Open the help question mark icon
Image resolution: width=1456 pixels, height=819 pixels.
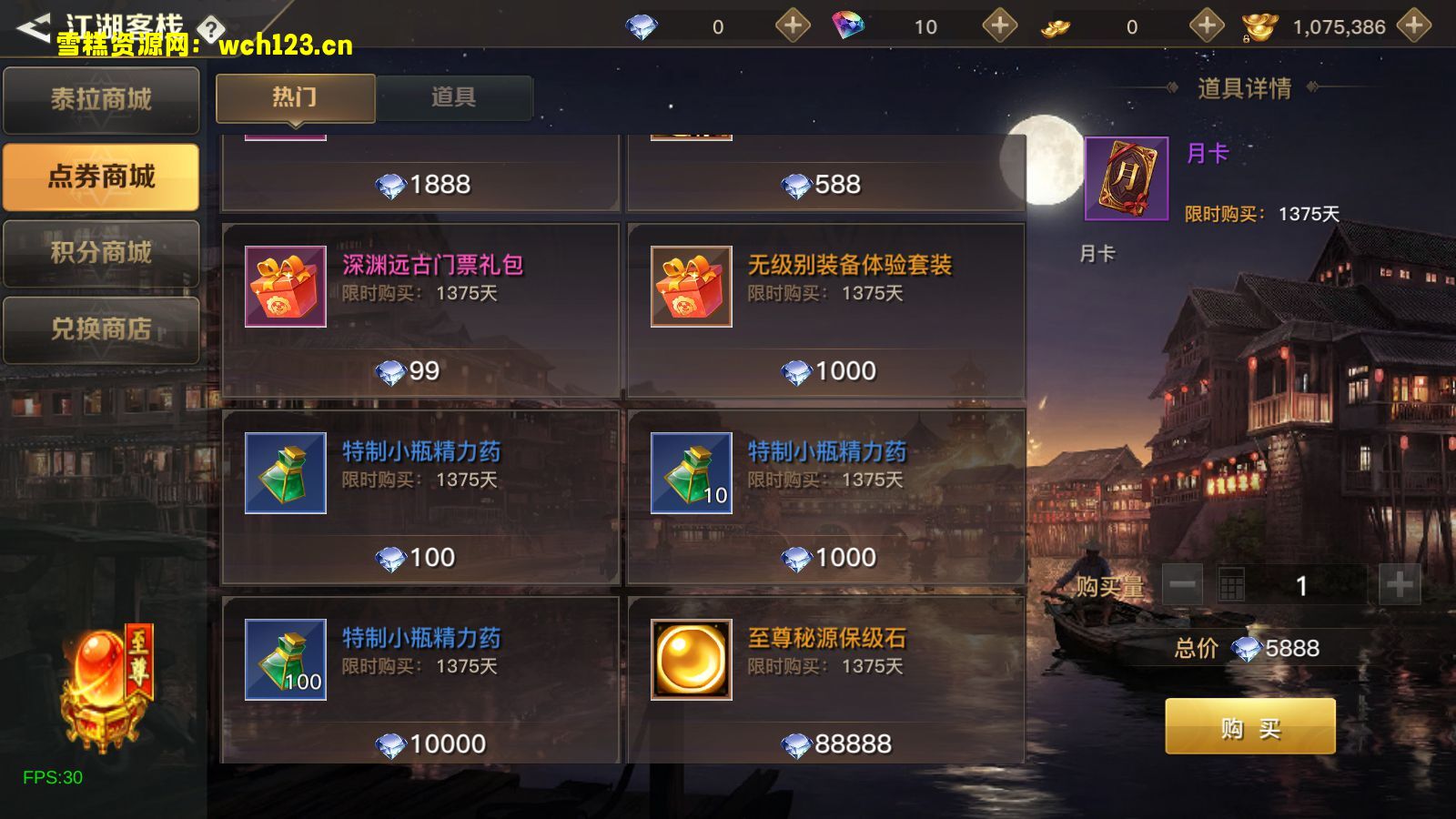pyautogui.click(x=211, y=28)
